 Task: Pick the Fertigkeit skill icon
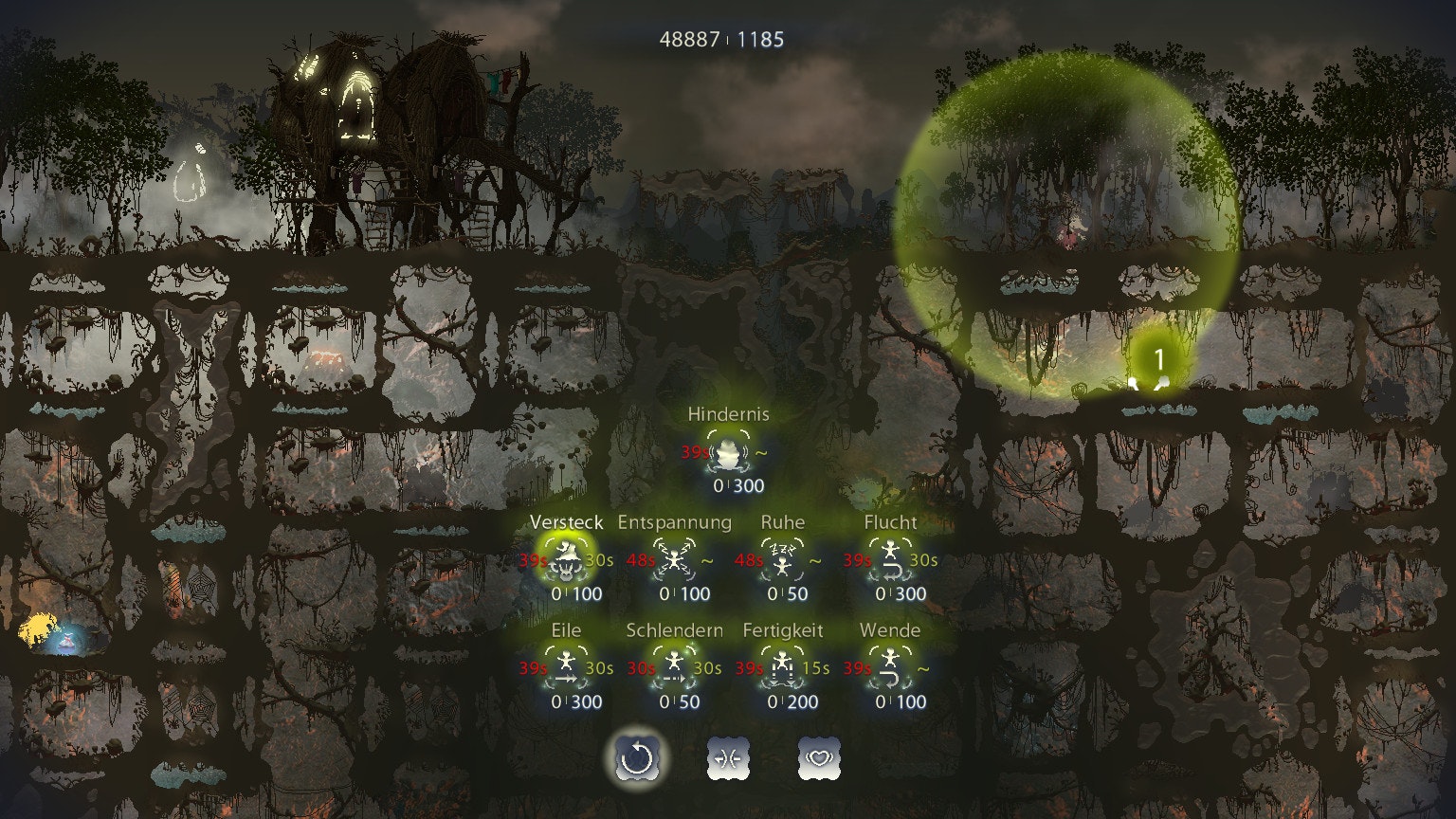(x=785, y=666)
